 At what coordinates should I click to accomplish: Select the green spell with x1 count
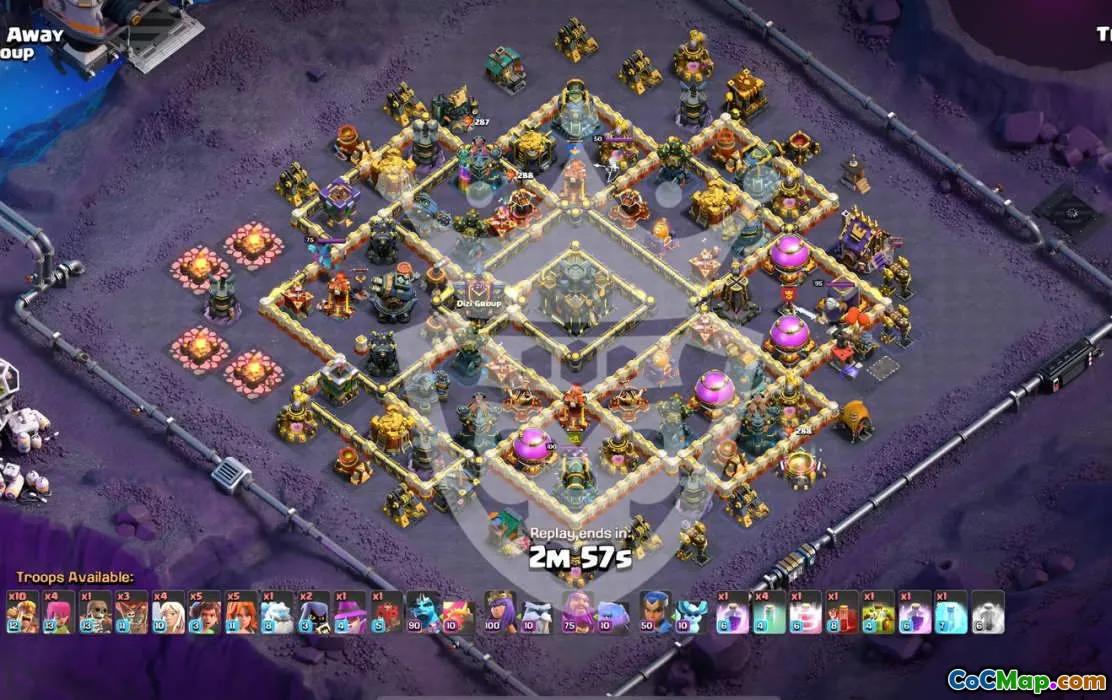point(878,612)
